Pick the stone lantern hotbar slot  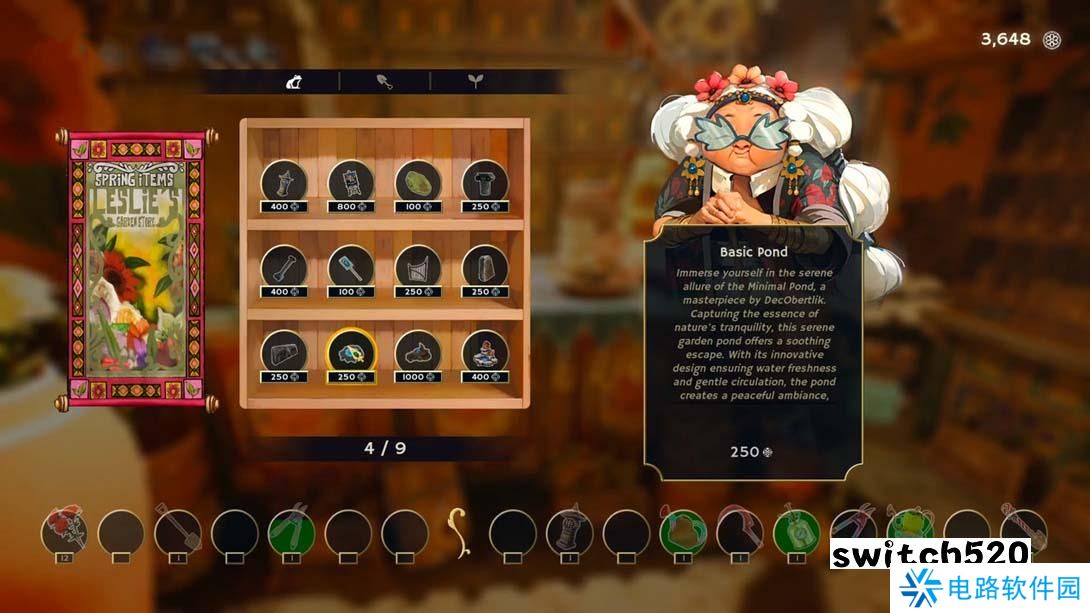(569, 531)
